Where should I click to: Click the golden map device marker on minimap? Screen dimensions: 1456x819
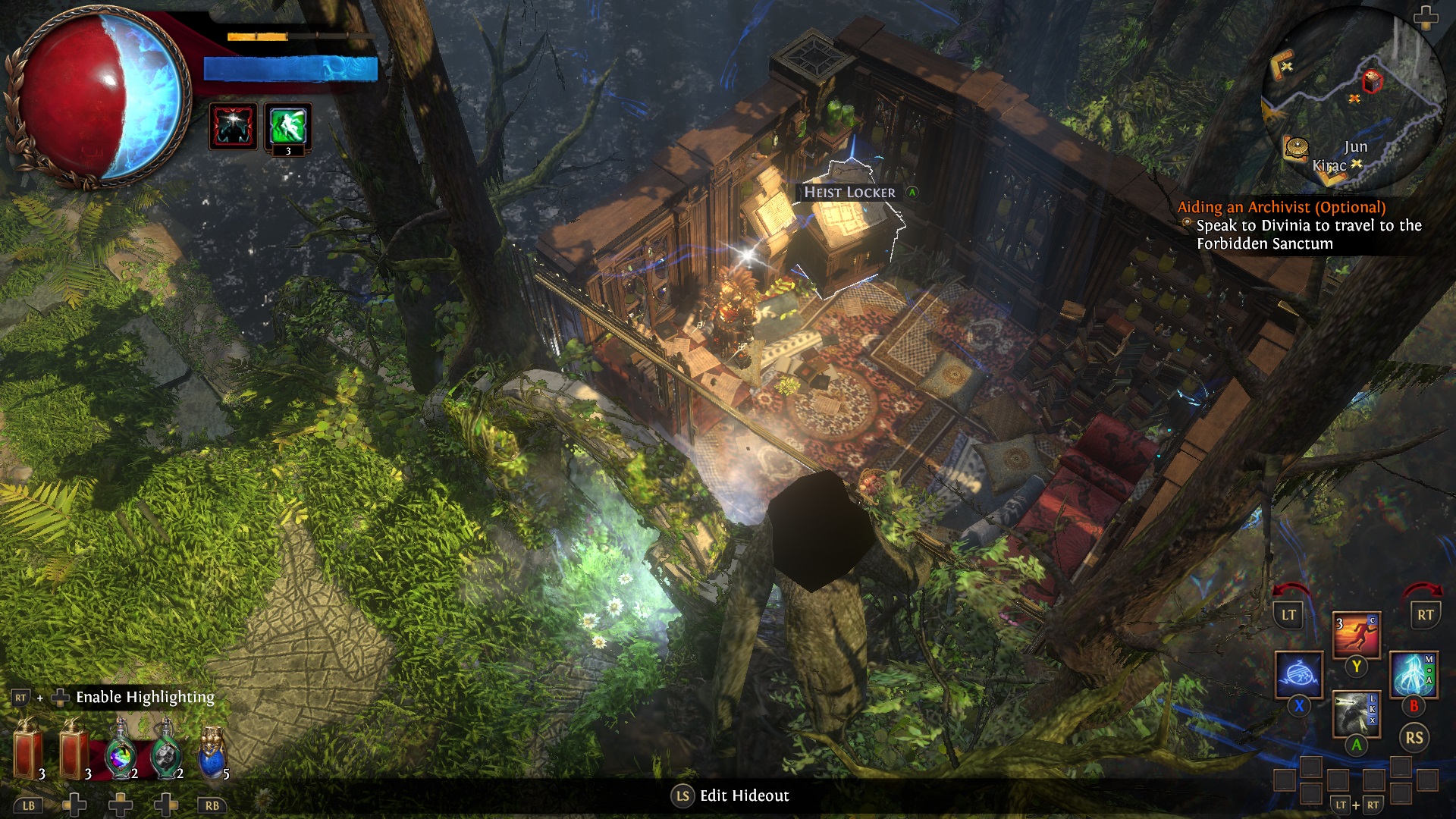click(1298, 147)
